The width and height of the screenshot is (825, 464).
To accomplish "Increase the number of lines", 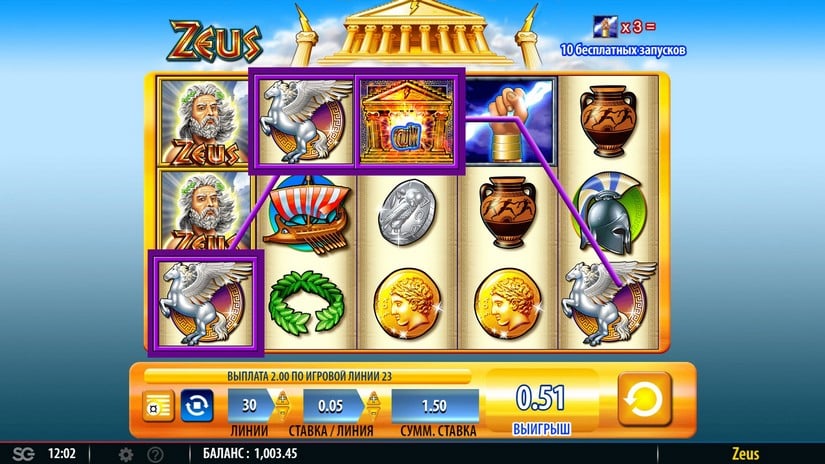I will coord(283,397).
